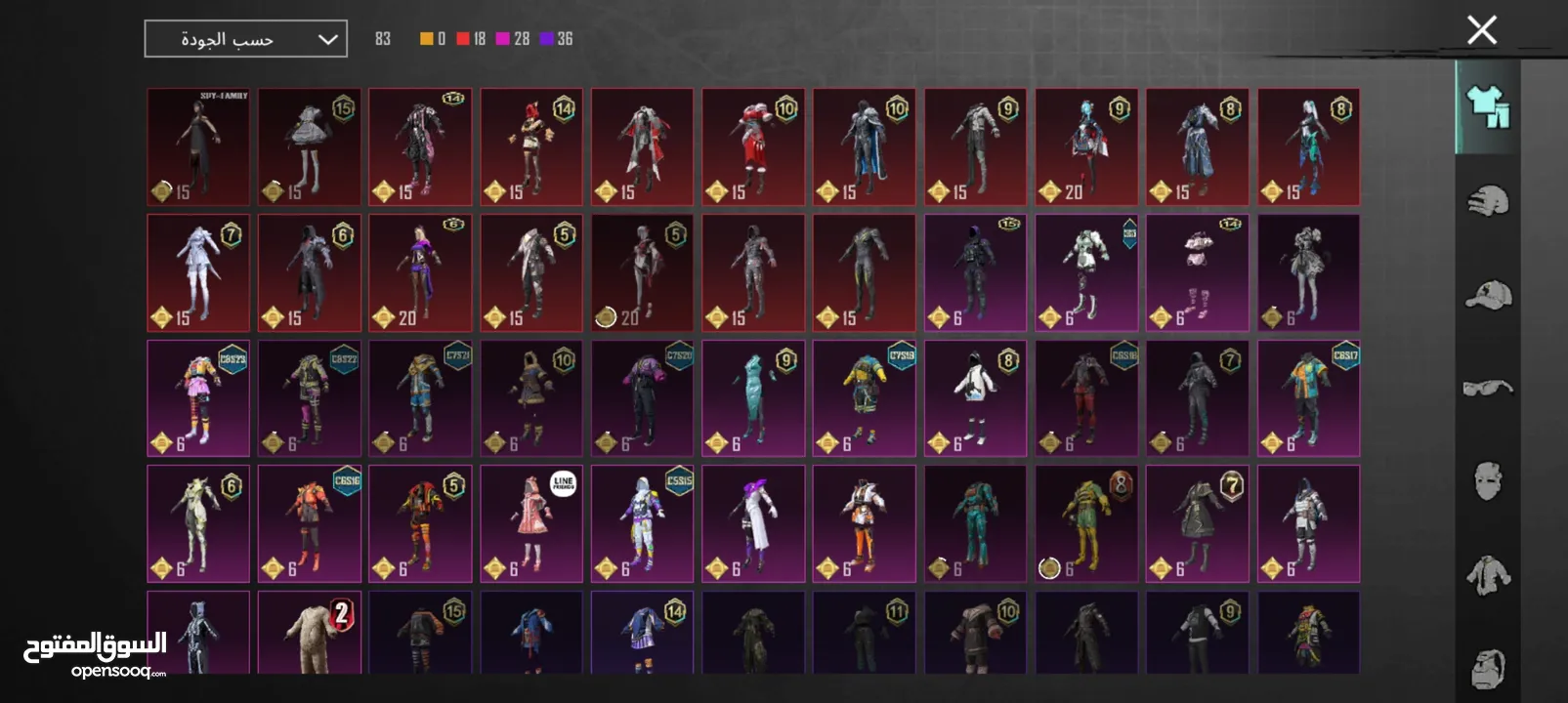The height and width of the screenshot is (703, 1568).
Task: Pick the white hoodie outfit with 8 badge
Action: pyautogui.click(x=975, y=398)
